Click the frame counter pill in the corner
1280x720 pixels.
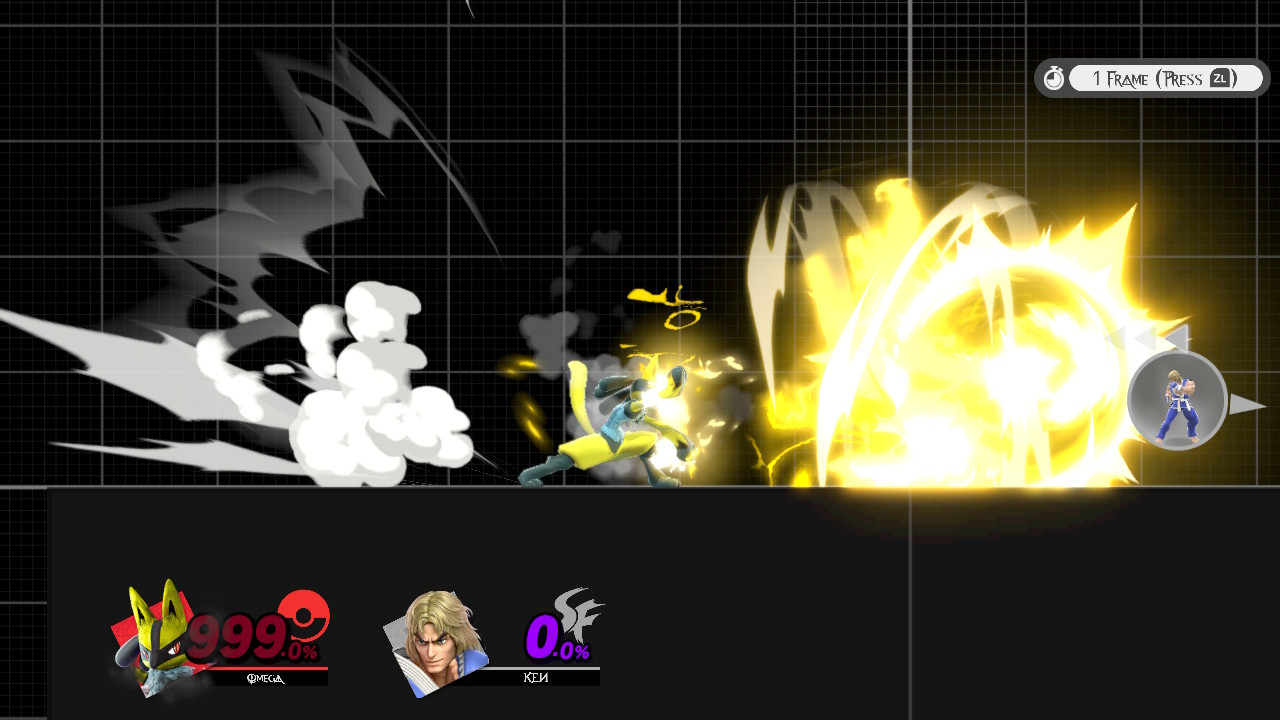point(1150,77)
